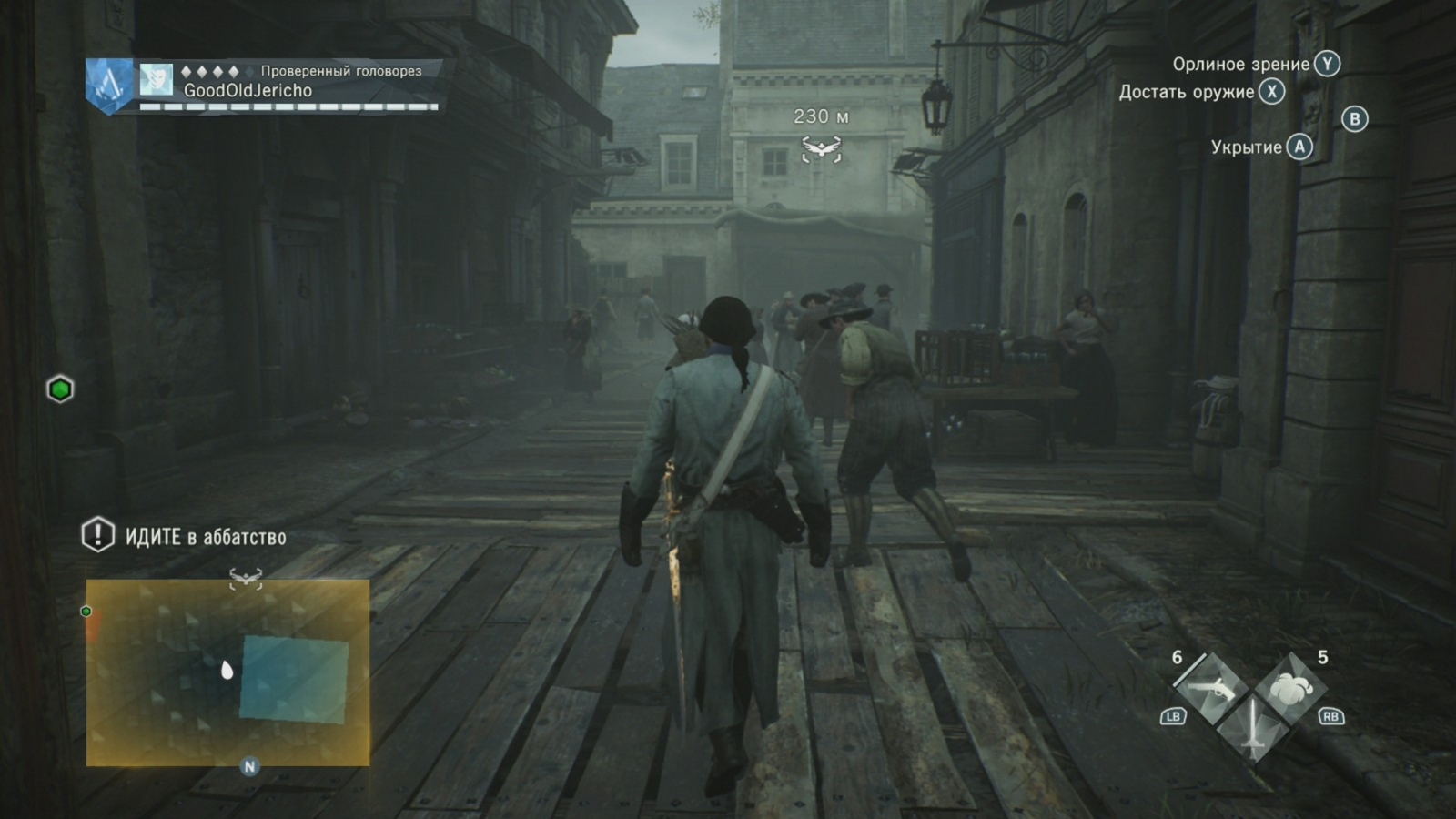The height and width of the screenshot is (819, 1456).
Task: Click the Достать оружие action label
Action: click(1188, 92)
